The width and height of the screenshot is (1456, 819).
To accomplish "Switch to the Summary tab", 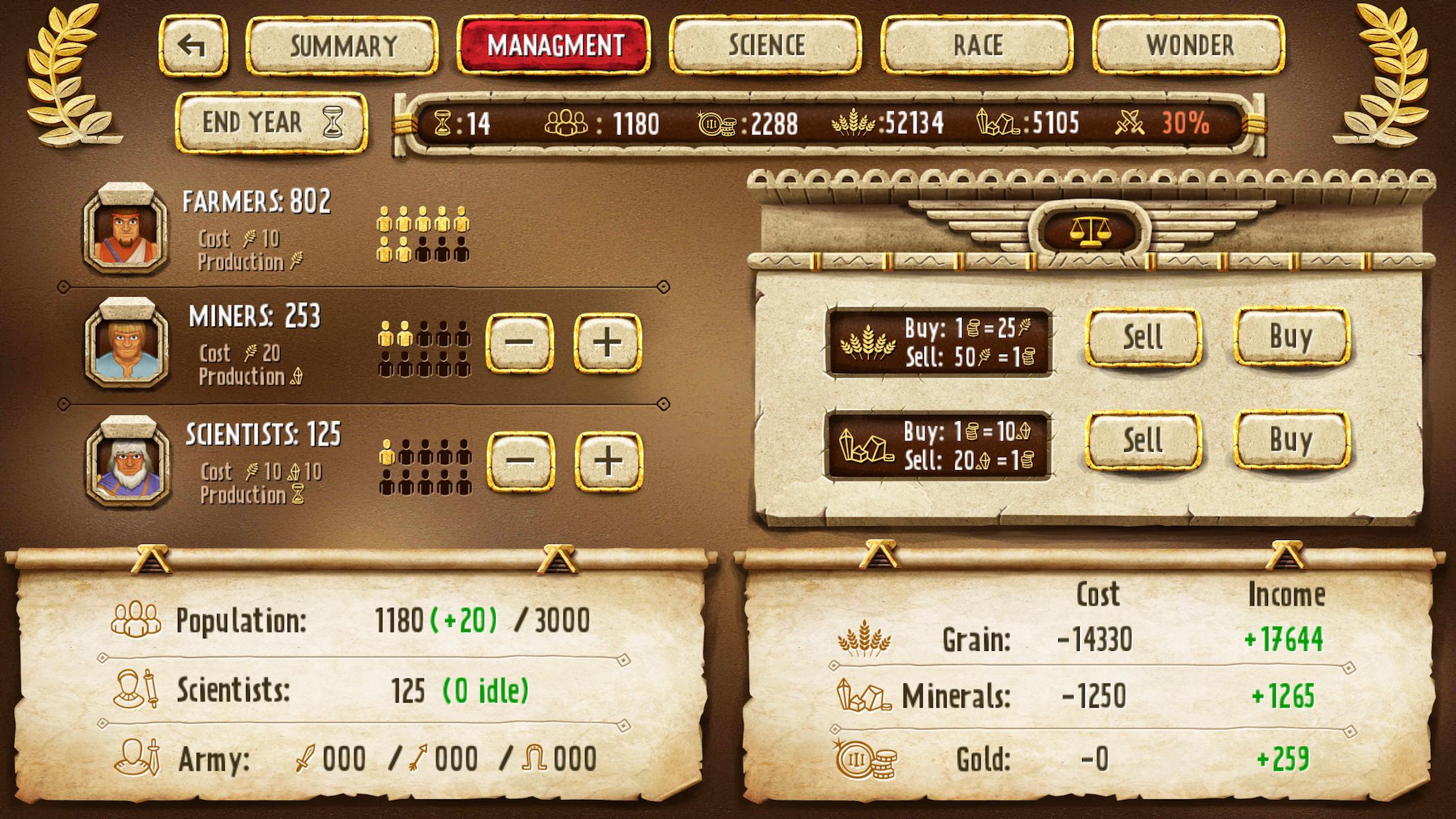I will click(x=342, y=45).
